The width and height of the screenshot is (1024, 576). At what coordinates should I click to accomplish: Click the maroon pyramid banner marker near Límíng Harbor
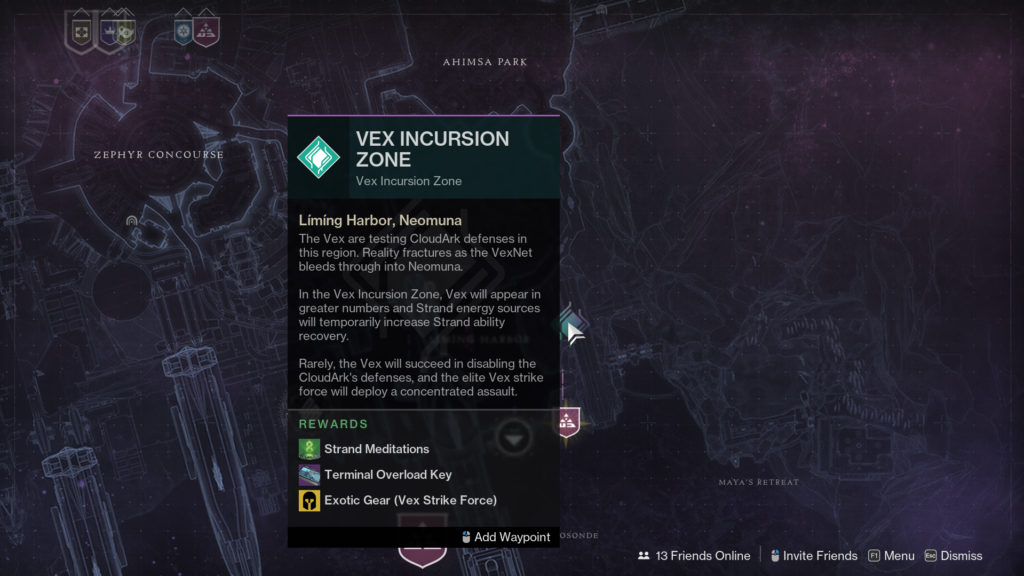(568, 420)
